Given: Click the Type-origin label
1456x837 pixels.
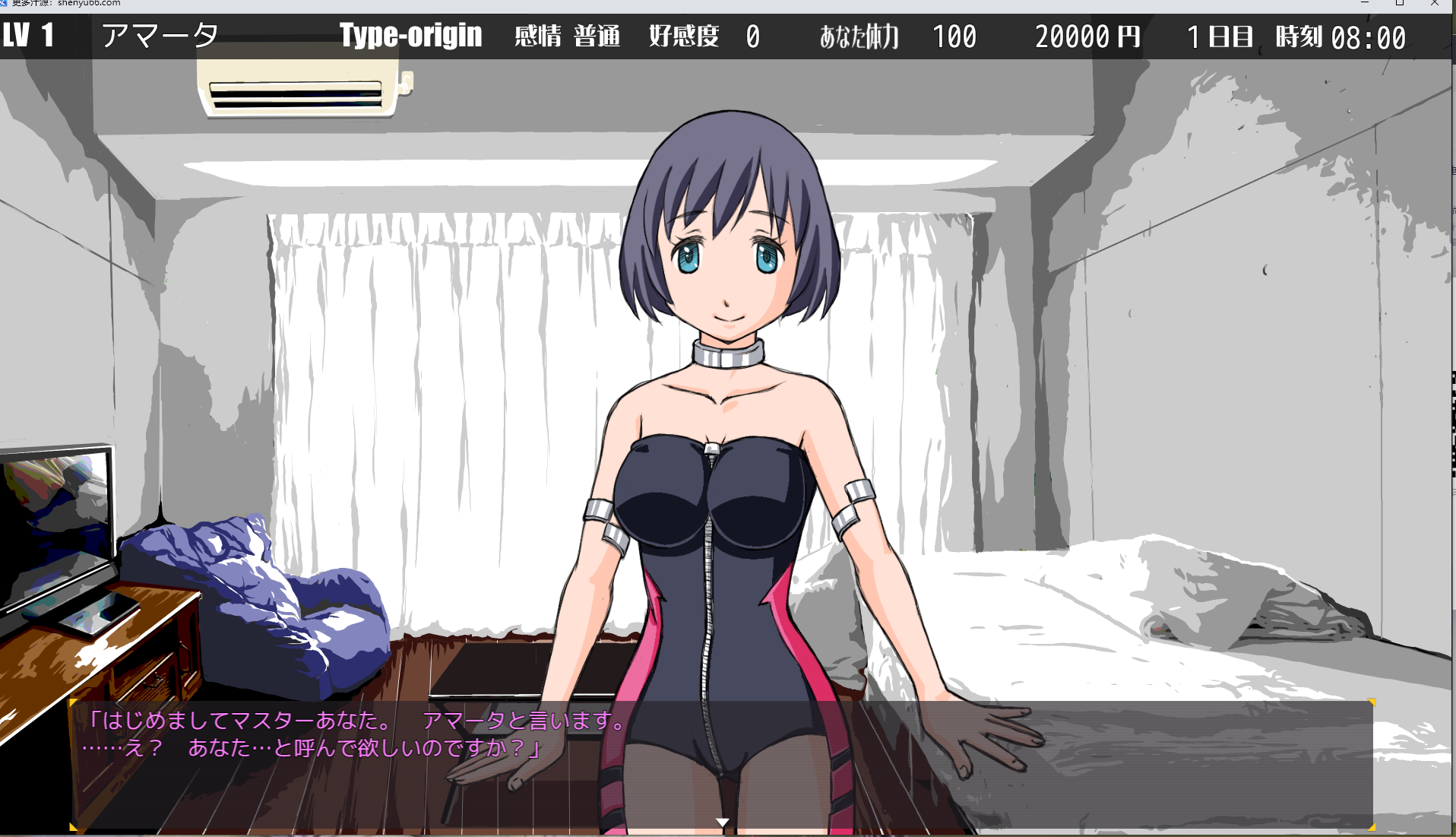Looking at the screenshot, I should 411,36.
